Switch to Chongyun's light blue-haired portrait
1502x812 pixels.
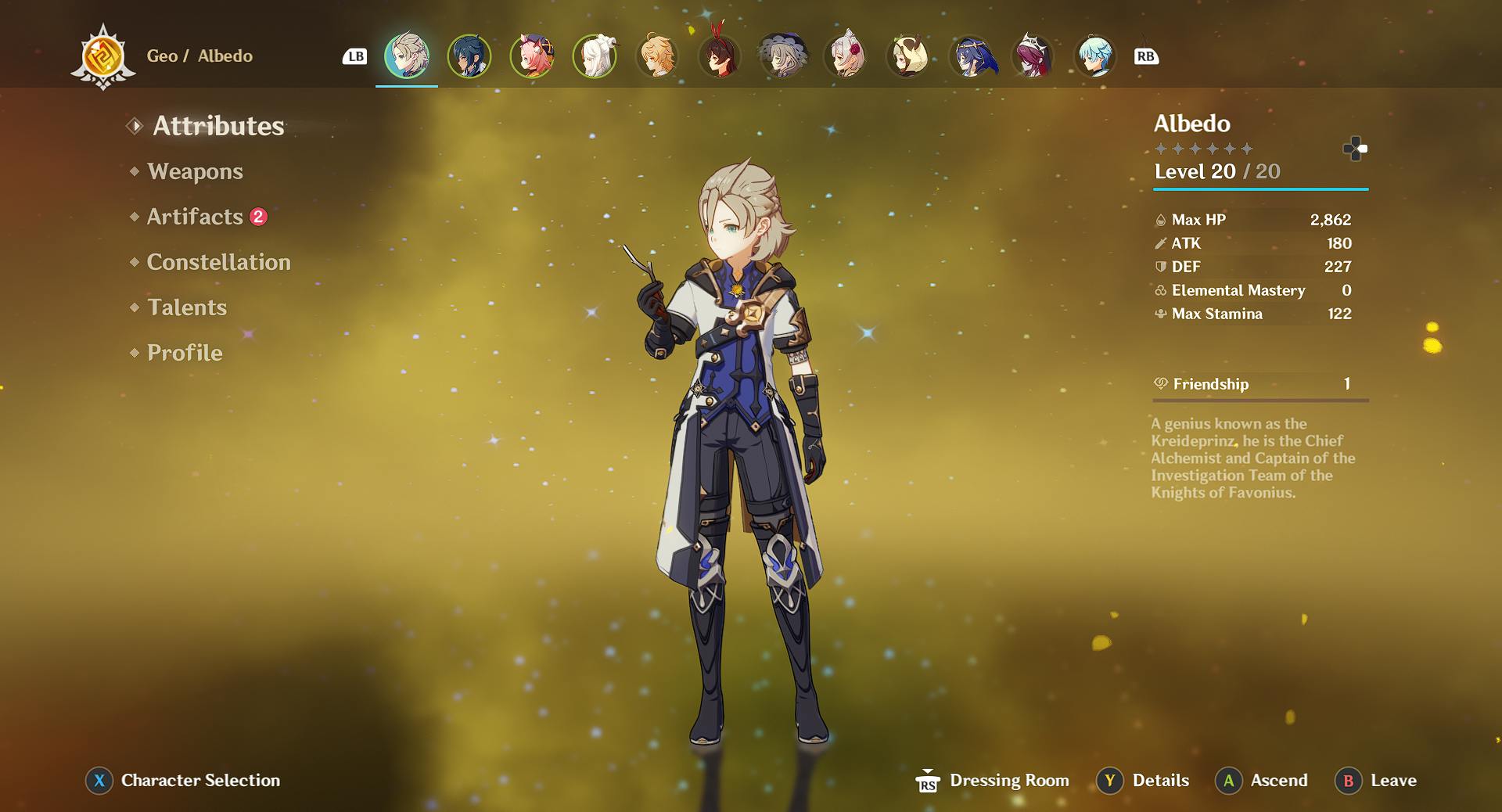[x=1095, y=56]
